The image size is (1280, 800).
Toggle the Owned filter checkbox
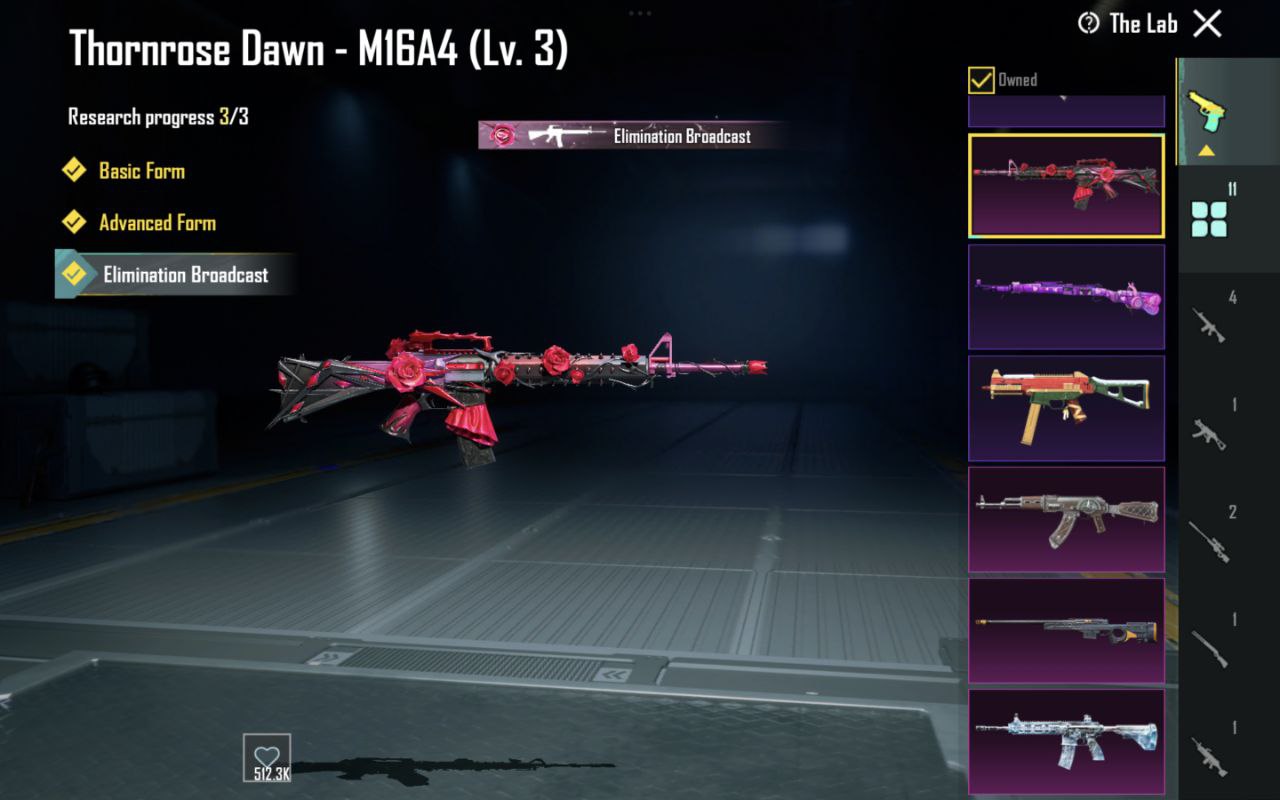[x=981, y=80]
